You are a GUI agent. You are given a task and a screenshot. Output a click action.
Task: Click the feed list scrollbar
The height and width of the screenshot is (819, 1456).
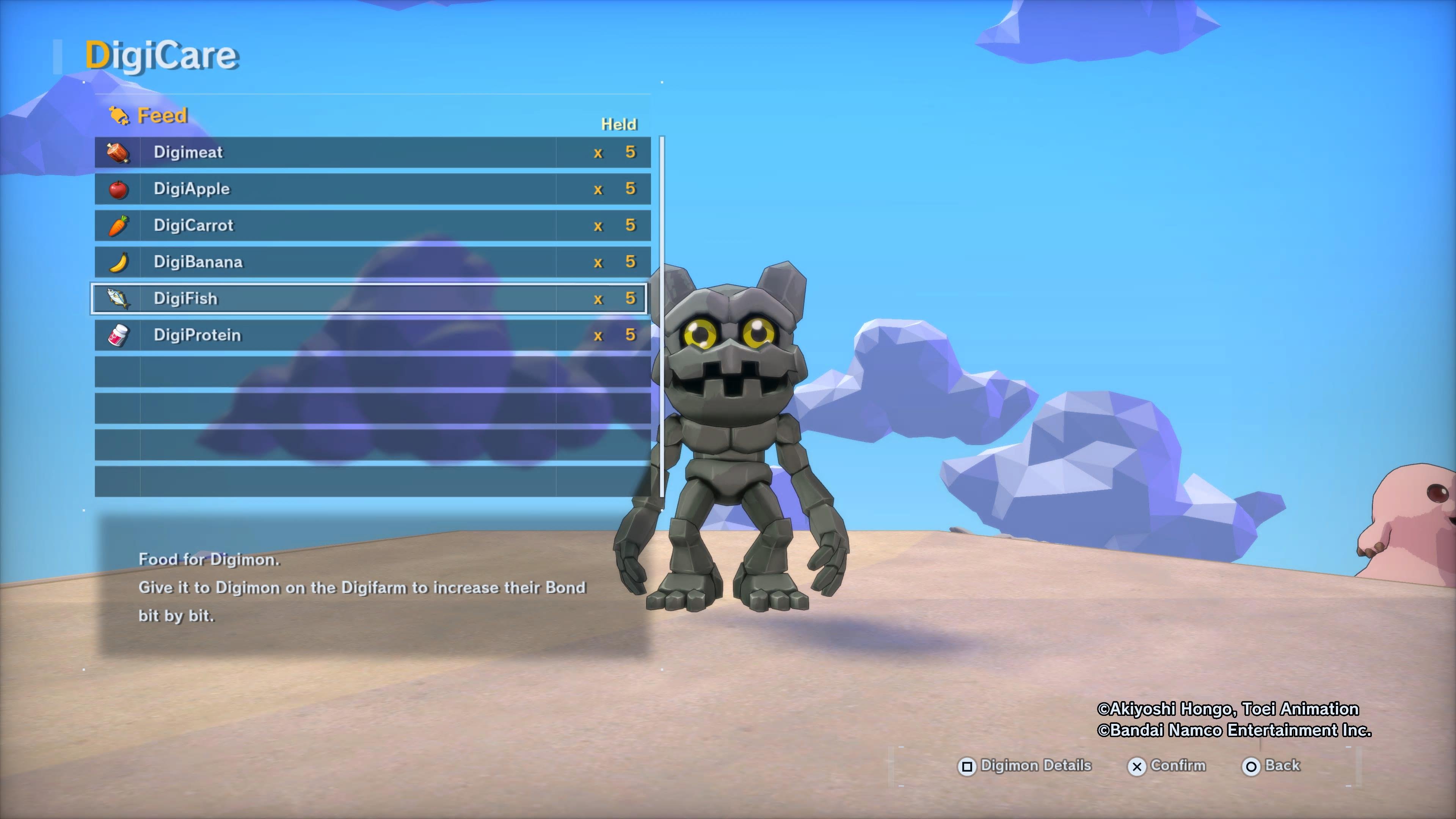coord(662,317)
